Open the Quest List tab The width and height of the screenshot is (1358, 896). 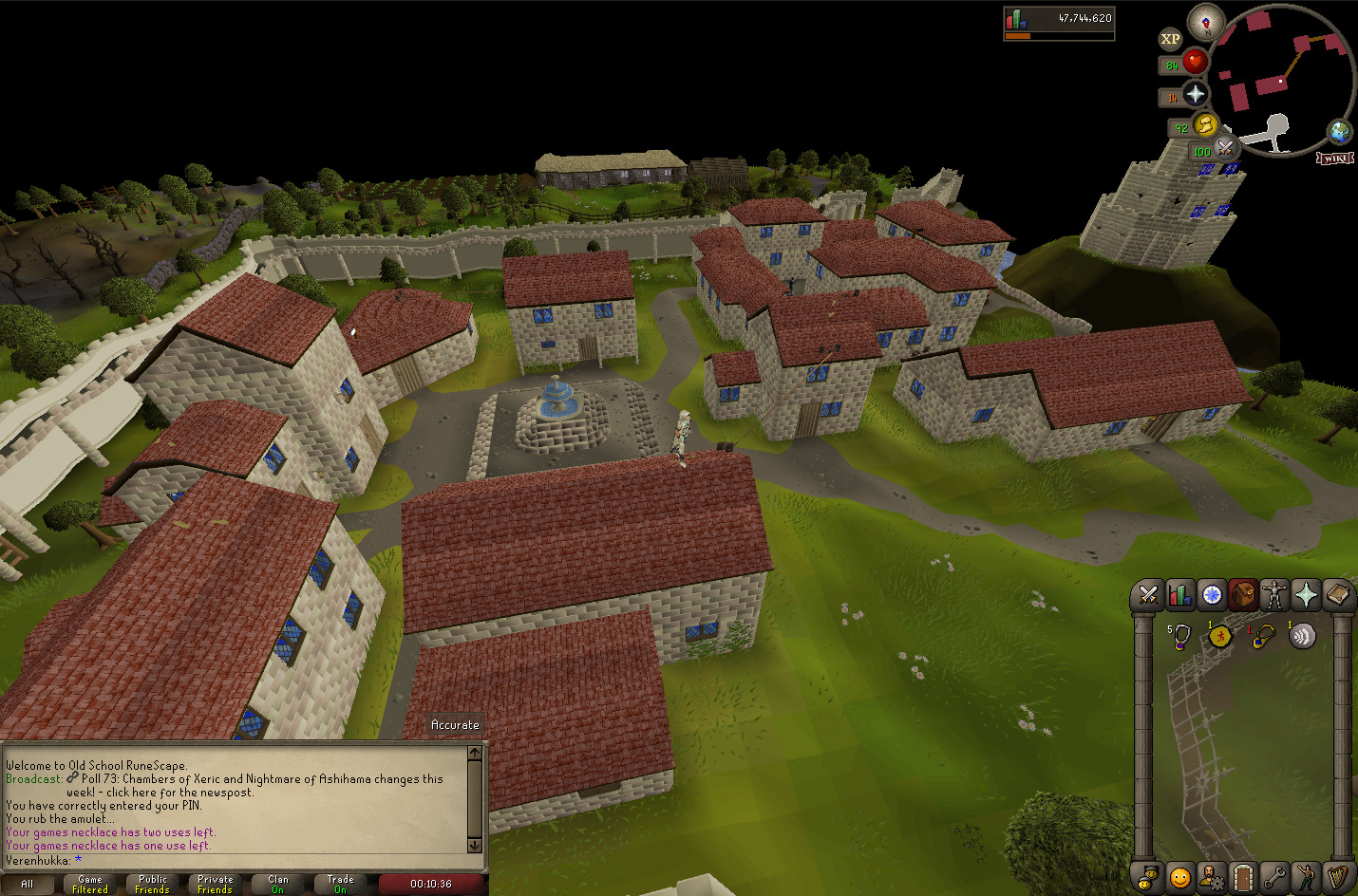click(x=1212, y=595)
